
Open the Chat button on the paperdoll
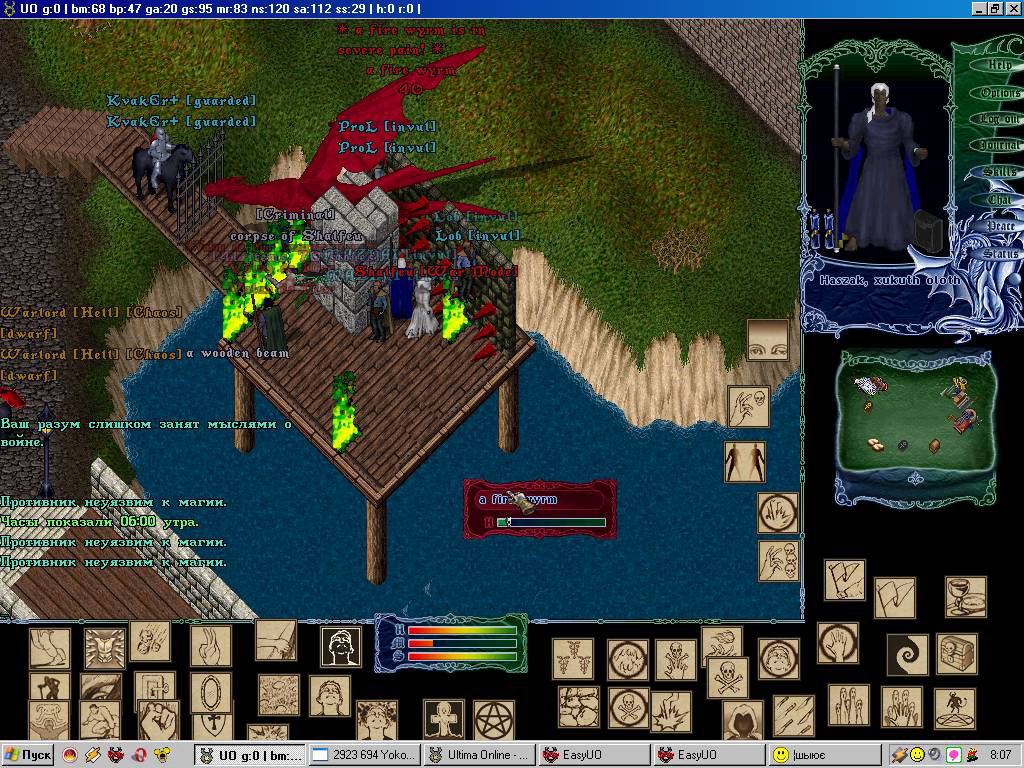[999, 200]
